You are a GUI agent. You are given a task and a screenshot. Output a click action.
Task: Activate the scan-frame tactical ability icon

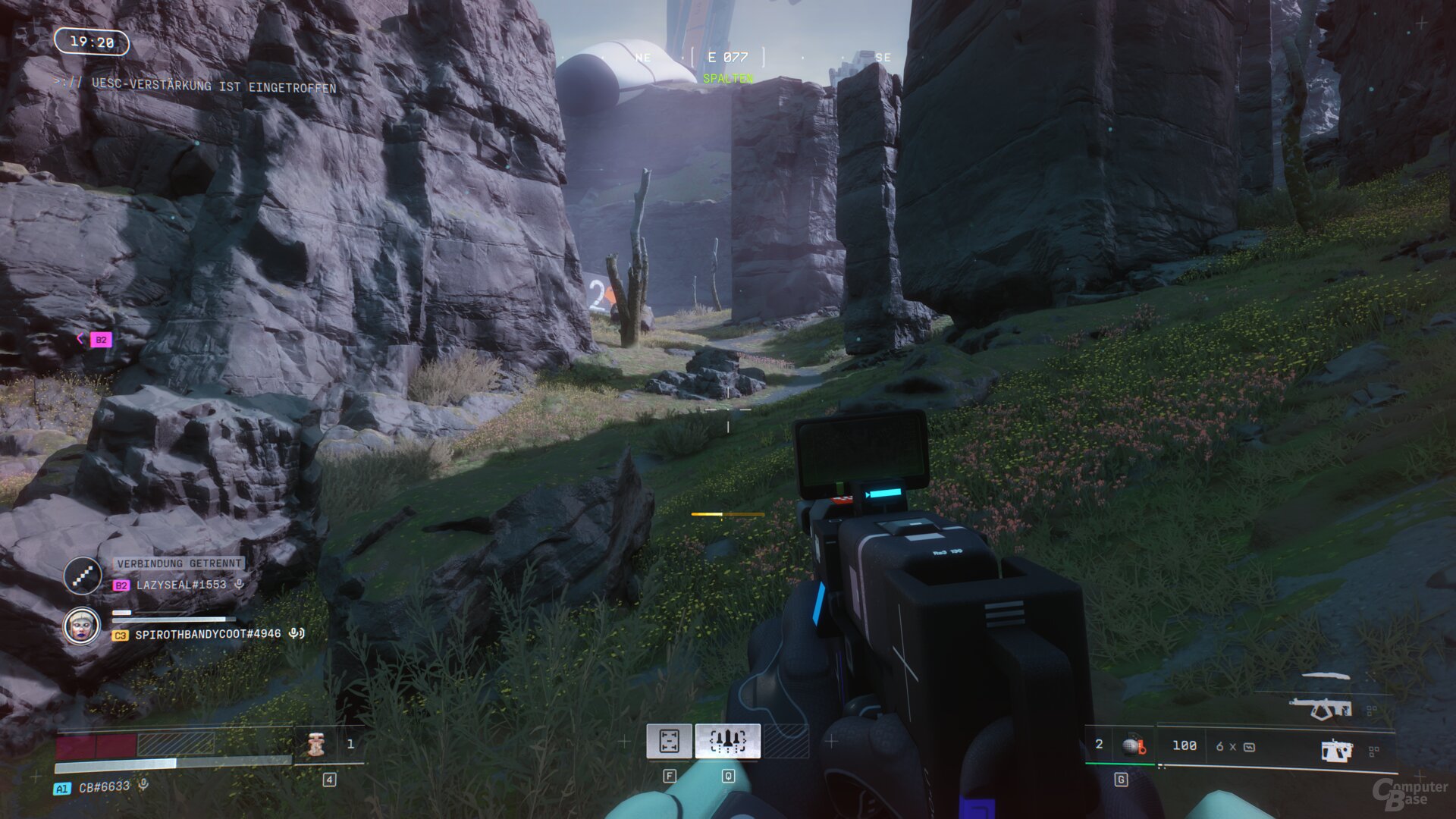(x=668, y=741)
